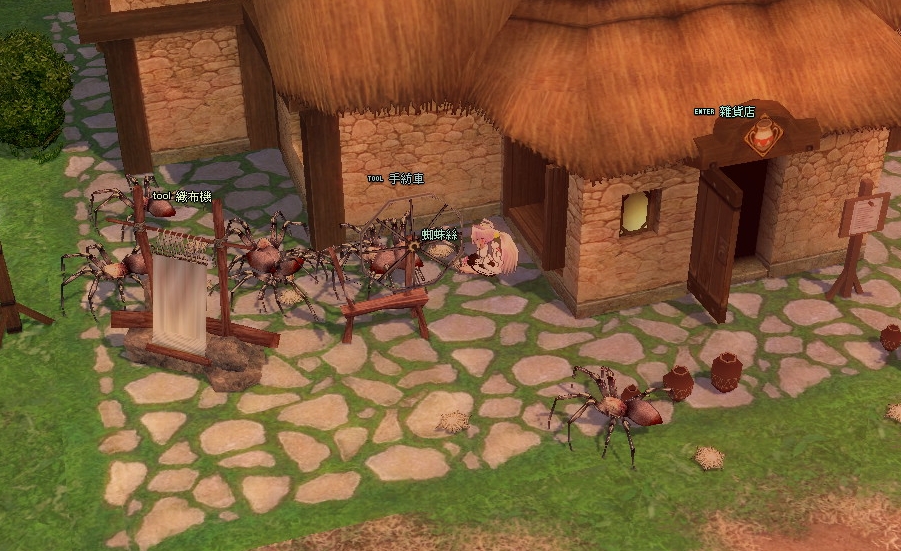
Task: Pick the 蜘蛛絲 item name label
Action: pyautogui.click(x=439, y=234)
